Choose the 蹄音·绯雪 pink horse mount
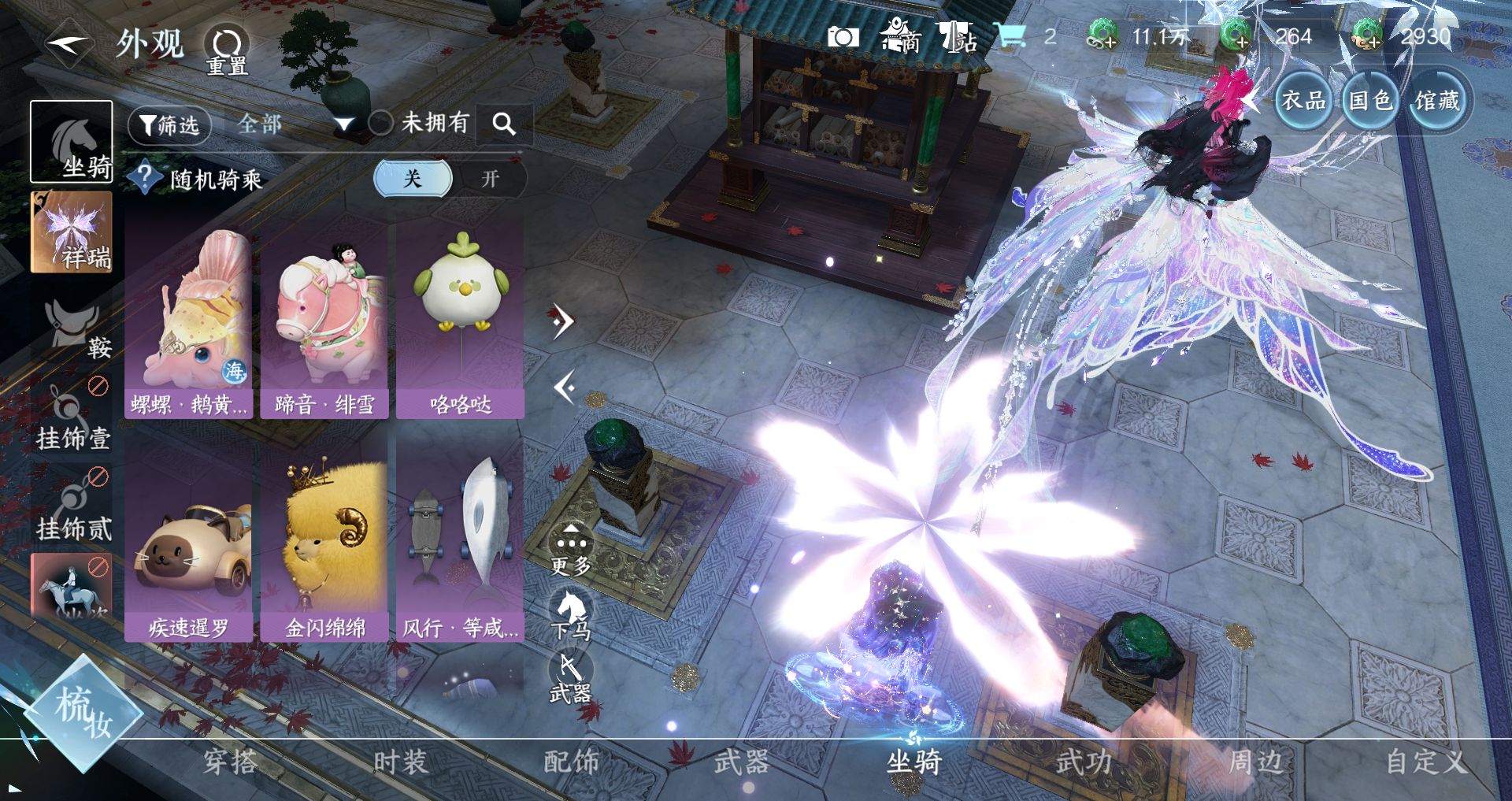 (324, 319)
